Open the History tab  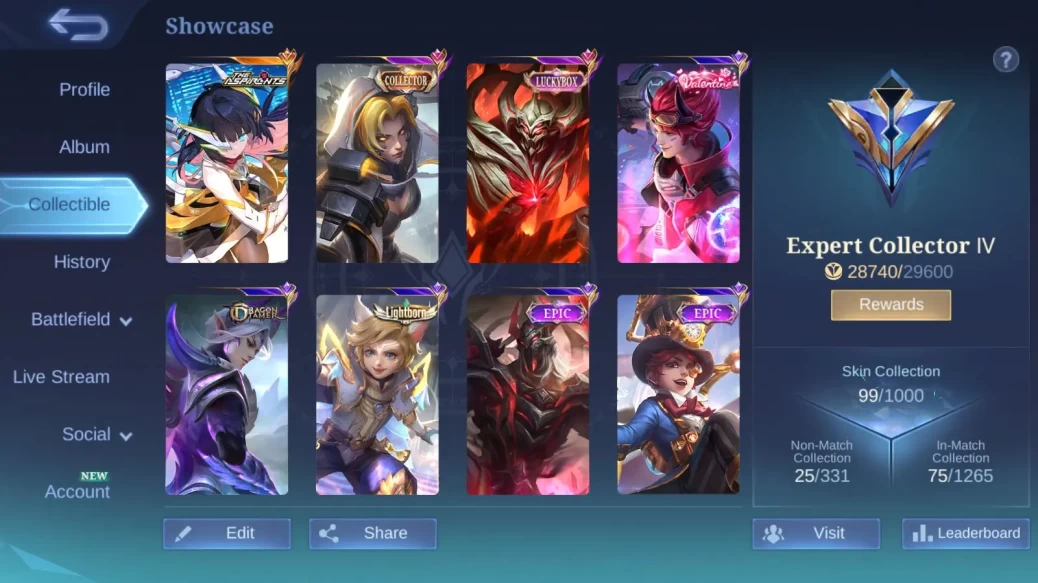(81, 262)
